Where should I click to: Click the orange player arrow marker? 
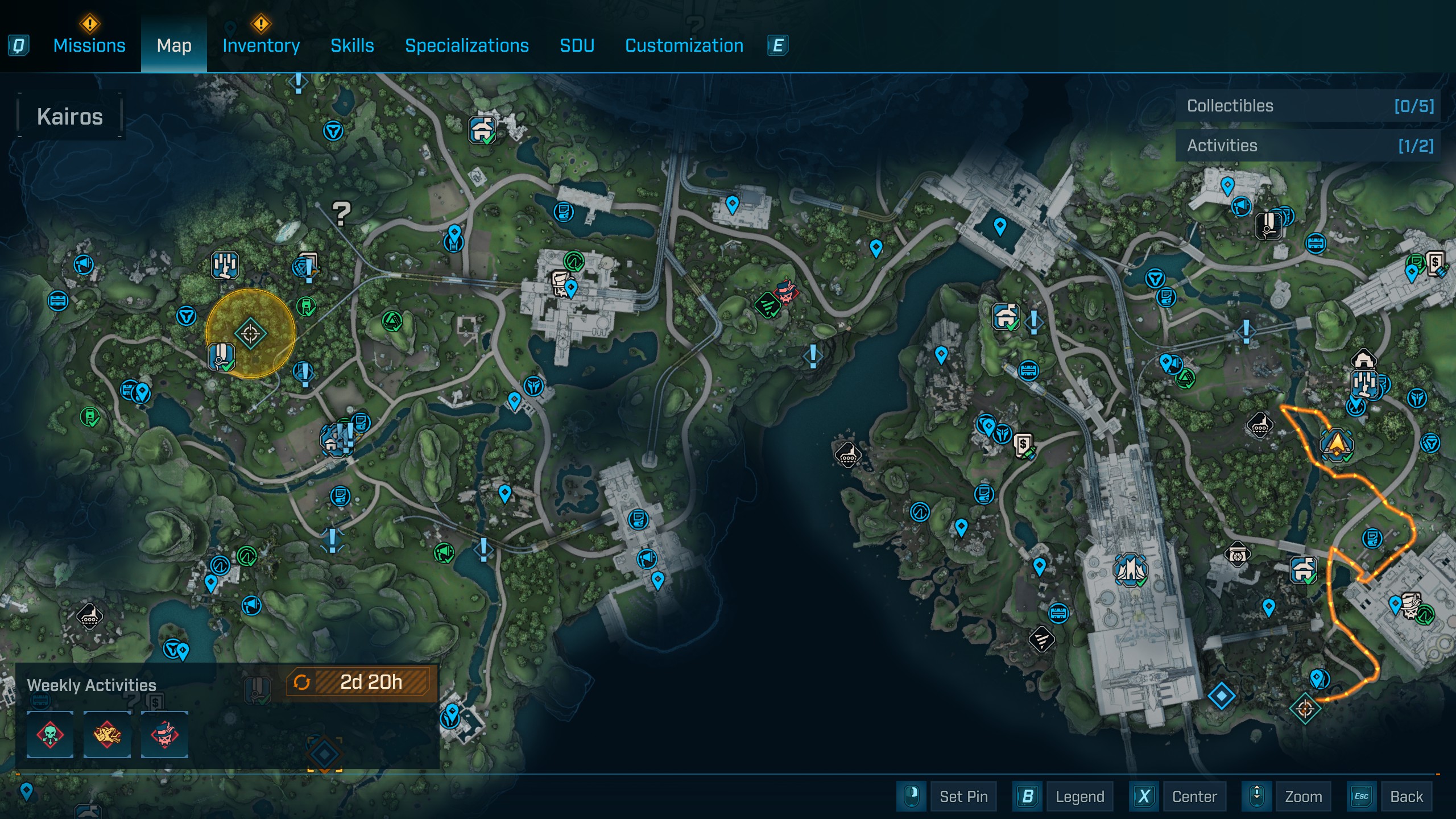1335,444
